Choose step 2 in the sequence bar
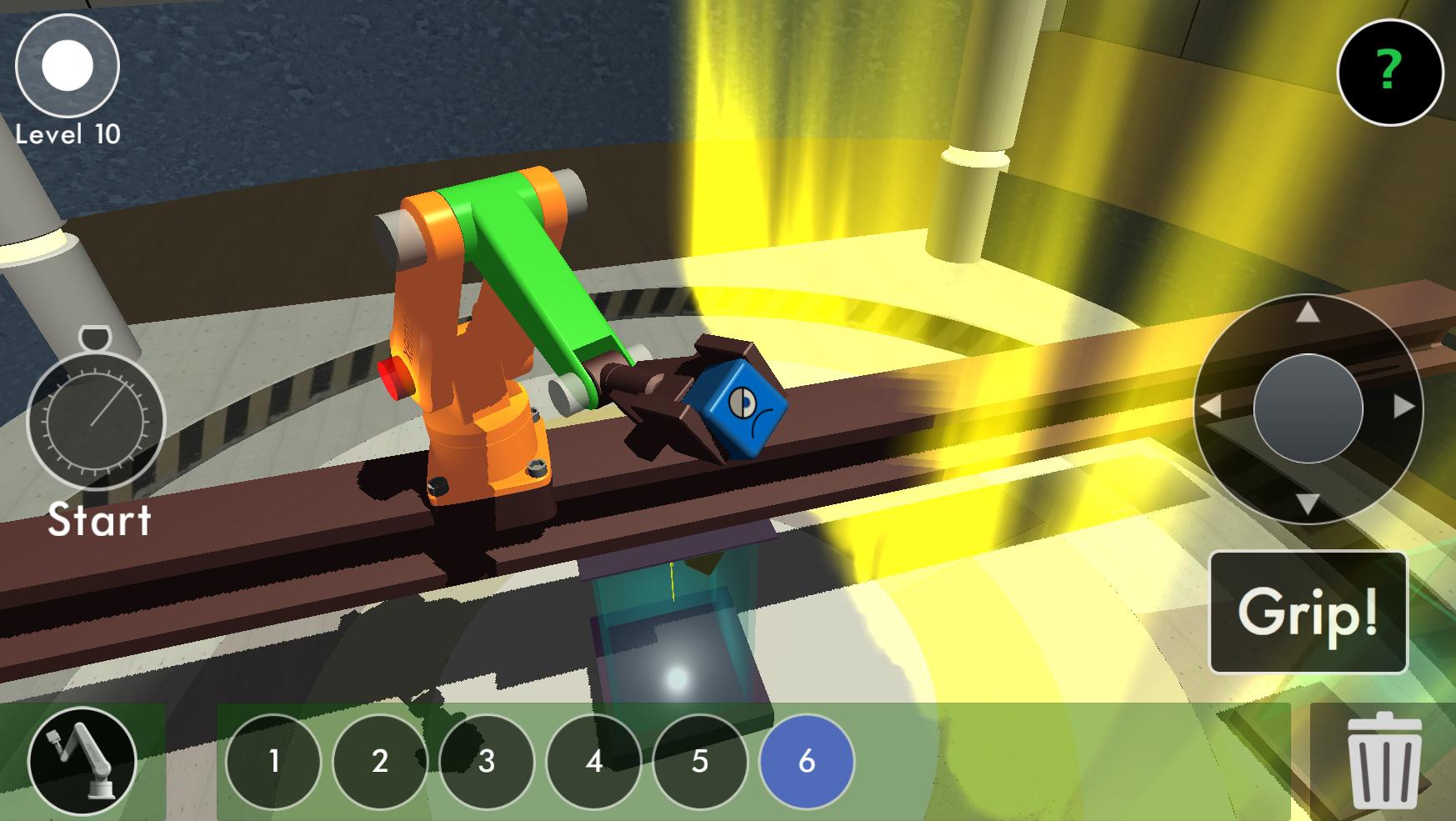This screenshot has width=1456, height=821. (380, 761)
